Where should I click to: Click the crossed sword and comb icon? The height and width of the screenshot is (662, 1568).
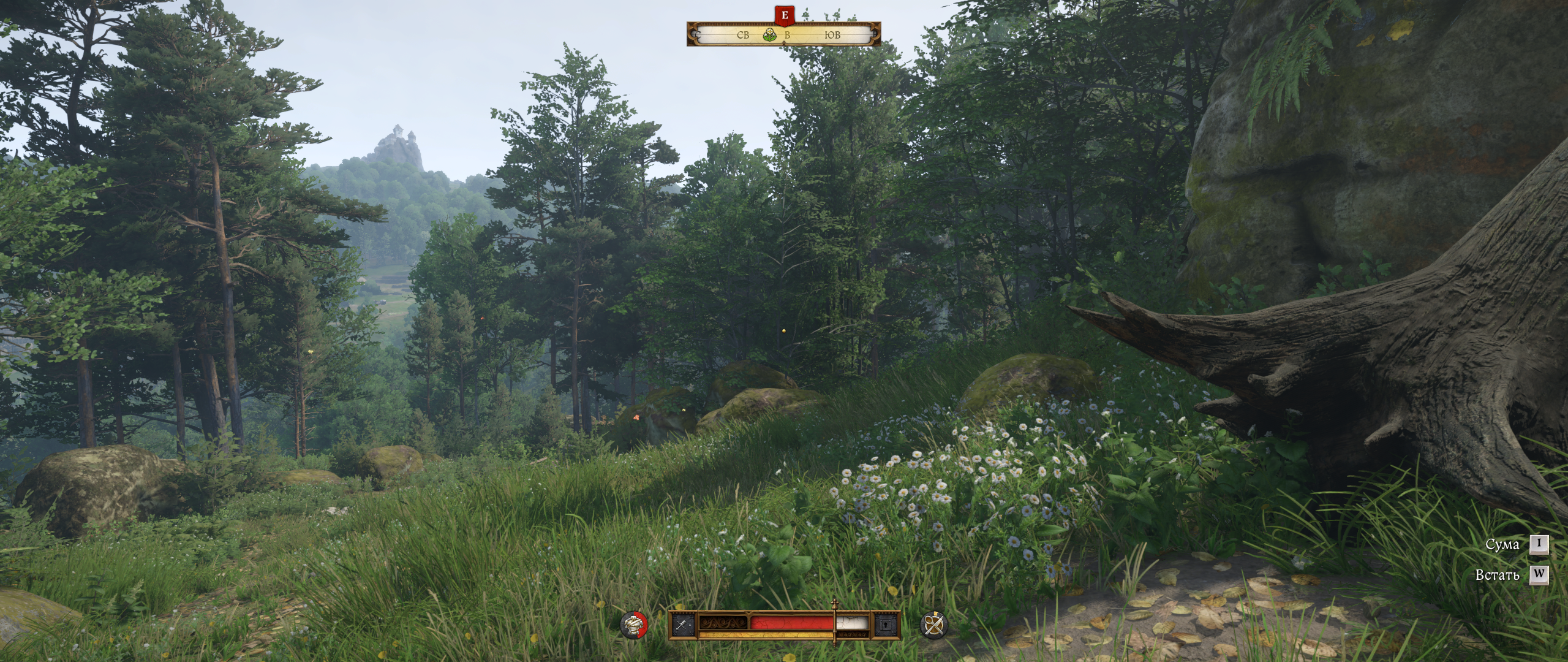click(682, 625)
